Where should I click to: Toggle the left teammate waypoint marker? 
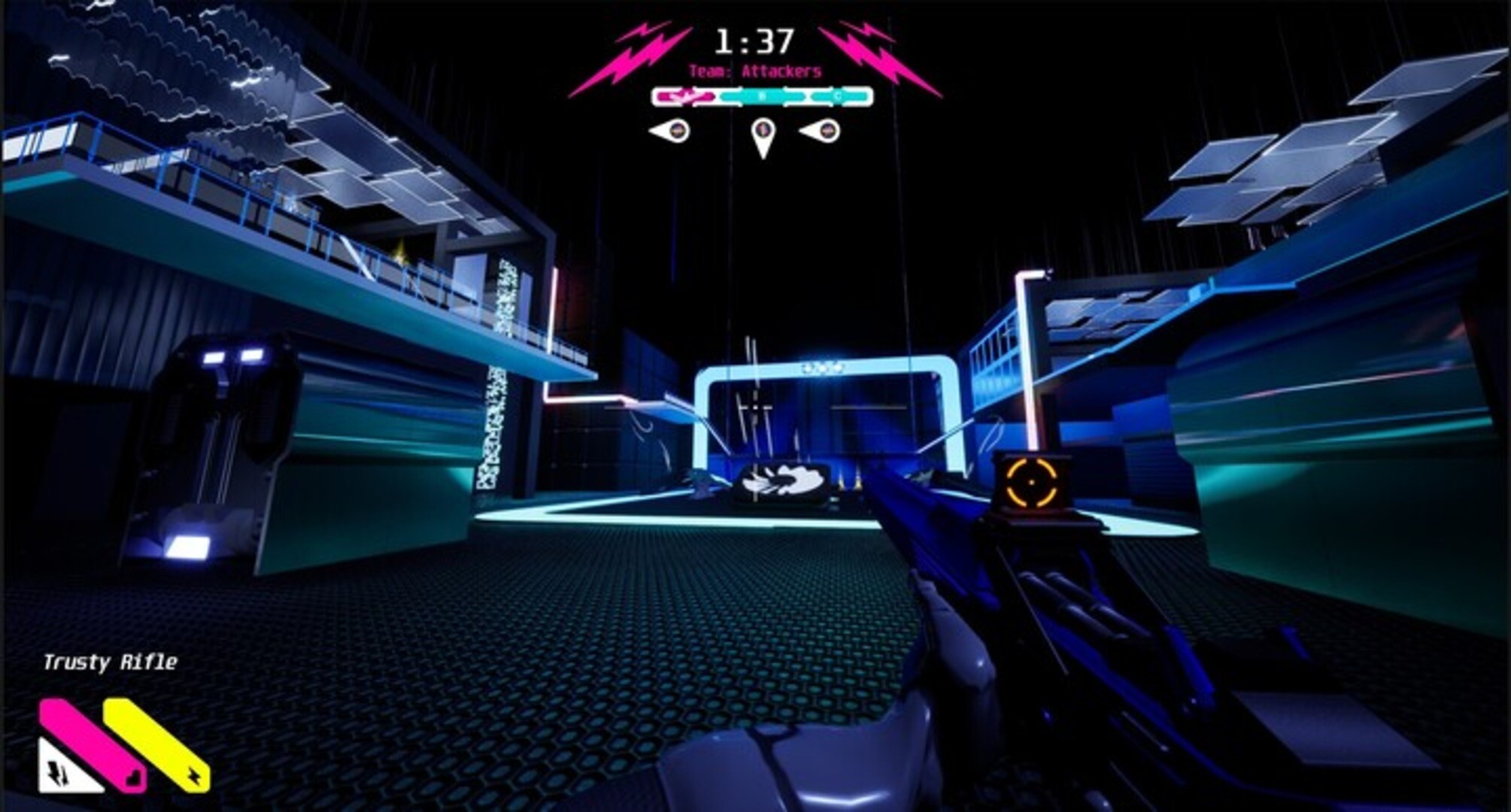(669, 131)
